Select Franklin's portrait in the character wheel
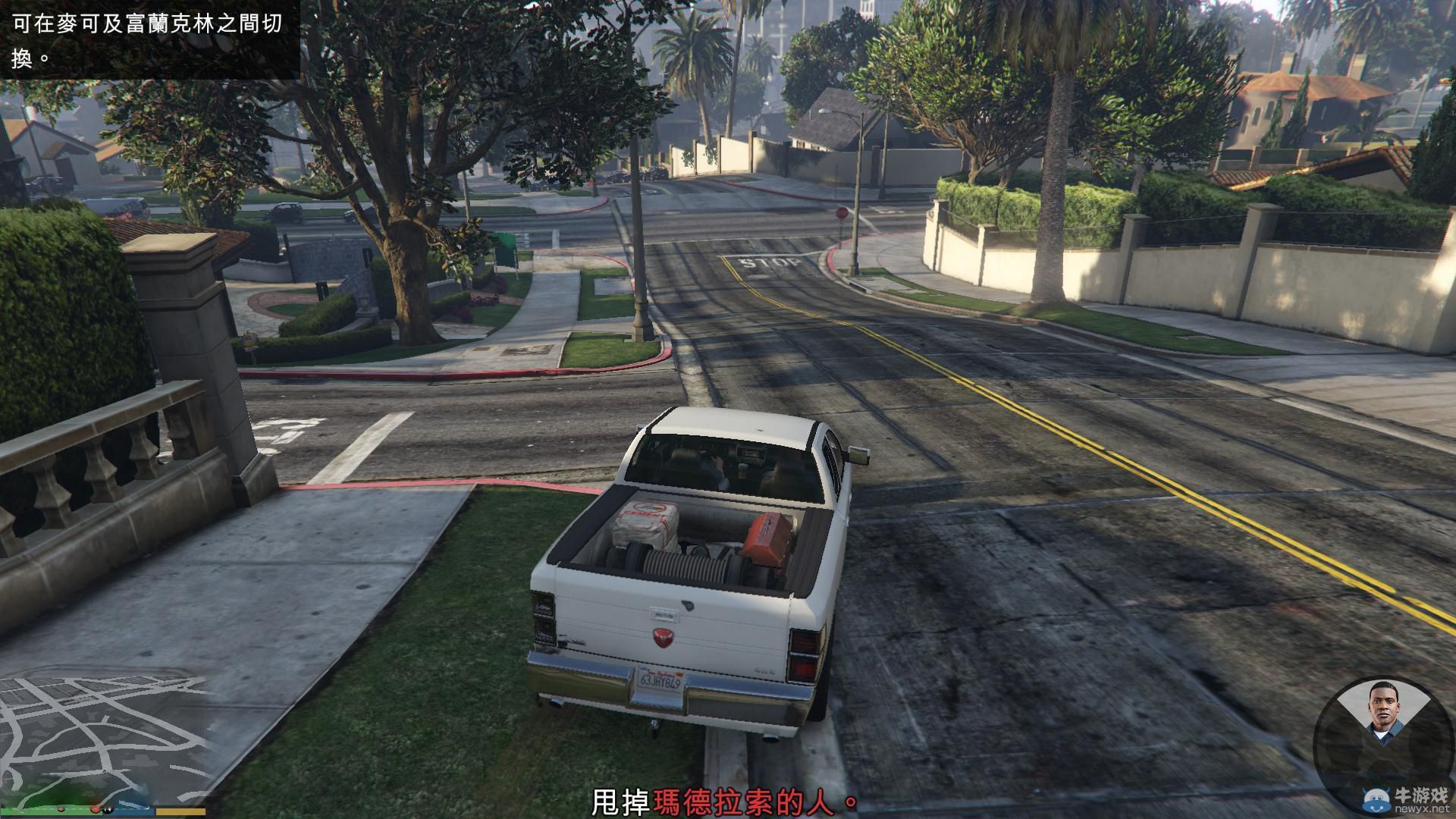This screenshot has width=1456, height=819. [x=1385, y=709]
